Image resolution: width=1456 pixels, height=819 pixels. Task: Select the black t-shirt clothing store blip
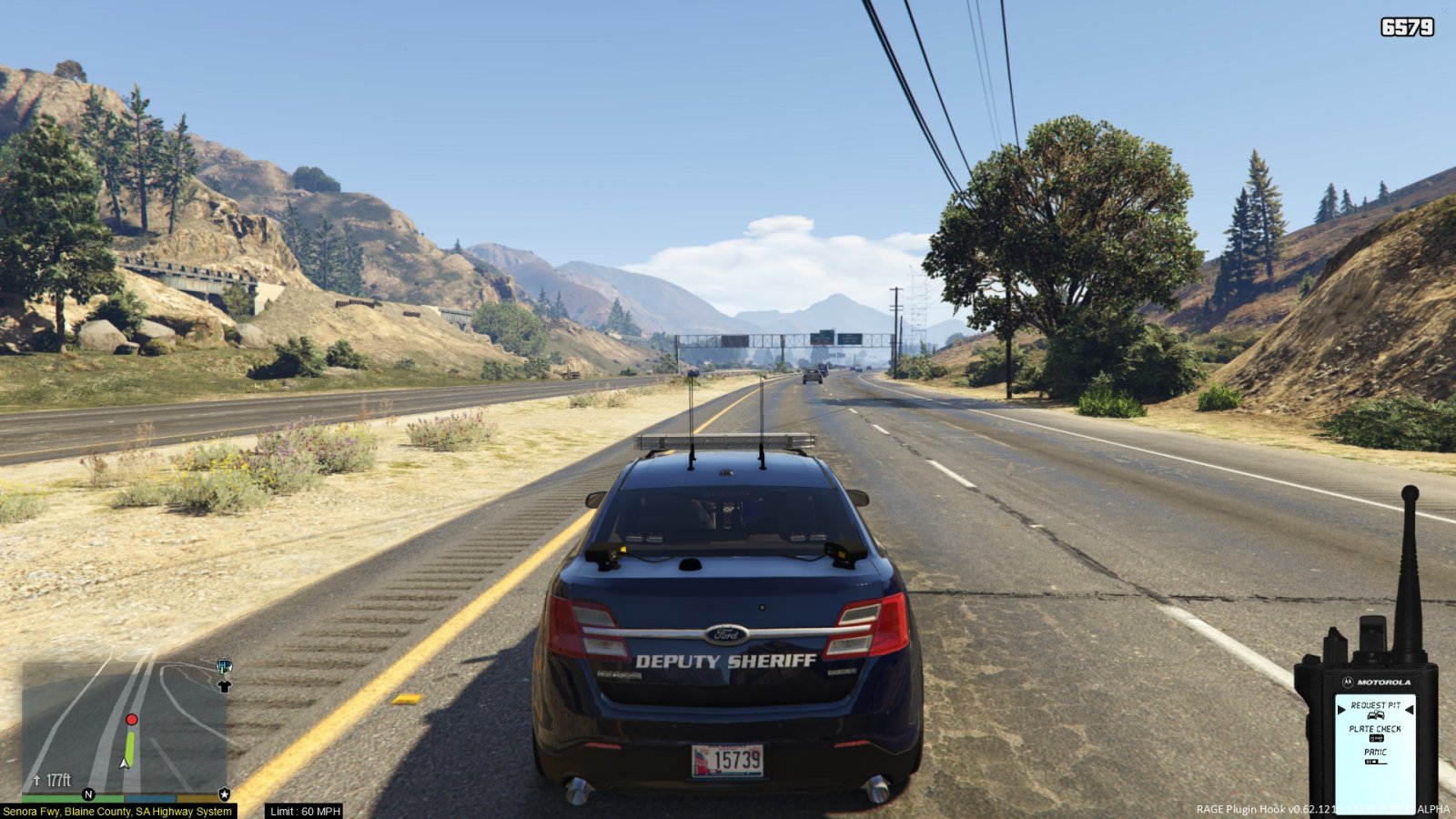pos(224,685)
